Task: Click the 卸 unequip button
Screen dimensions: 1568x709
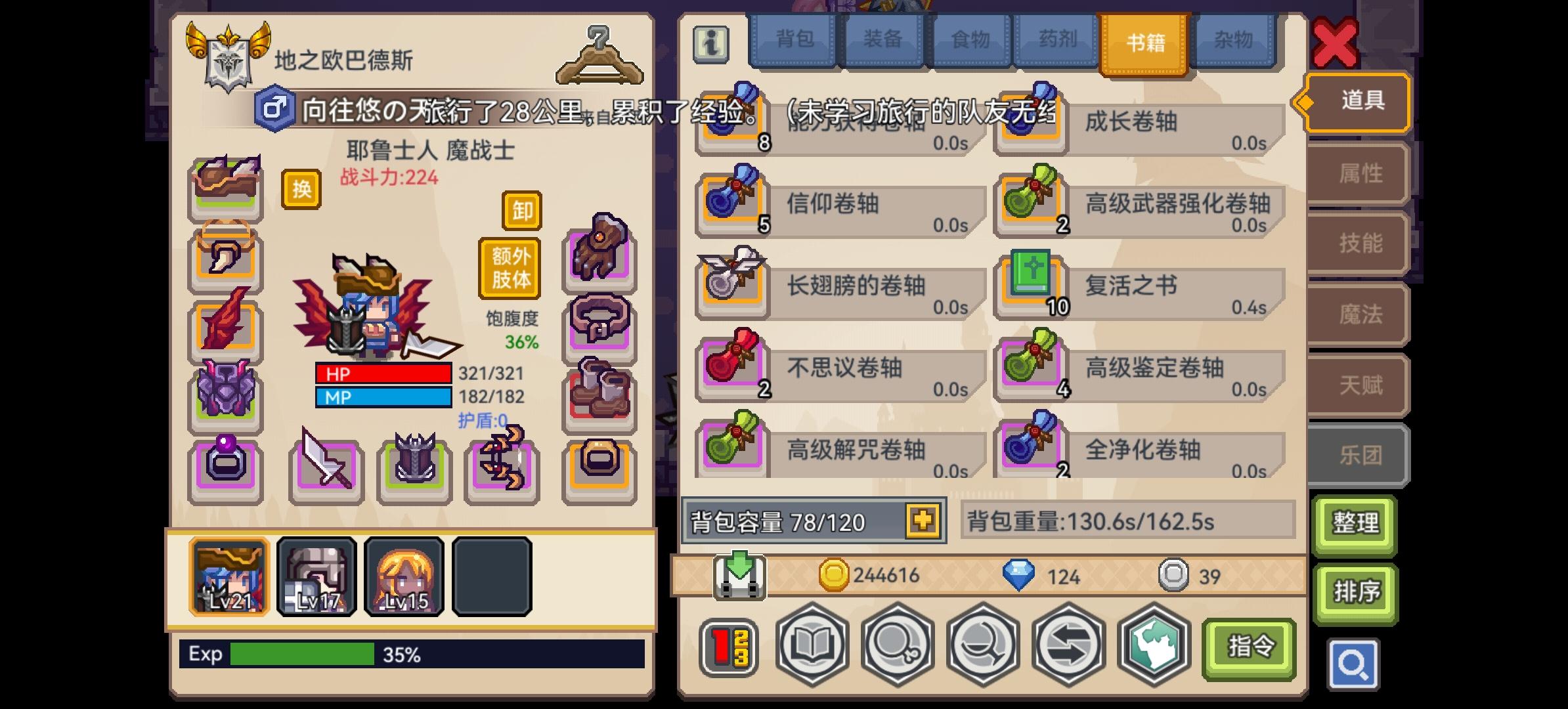Action: tap(522, 211)
